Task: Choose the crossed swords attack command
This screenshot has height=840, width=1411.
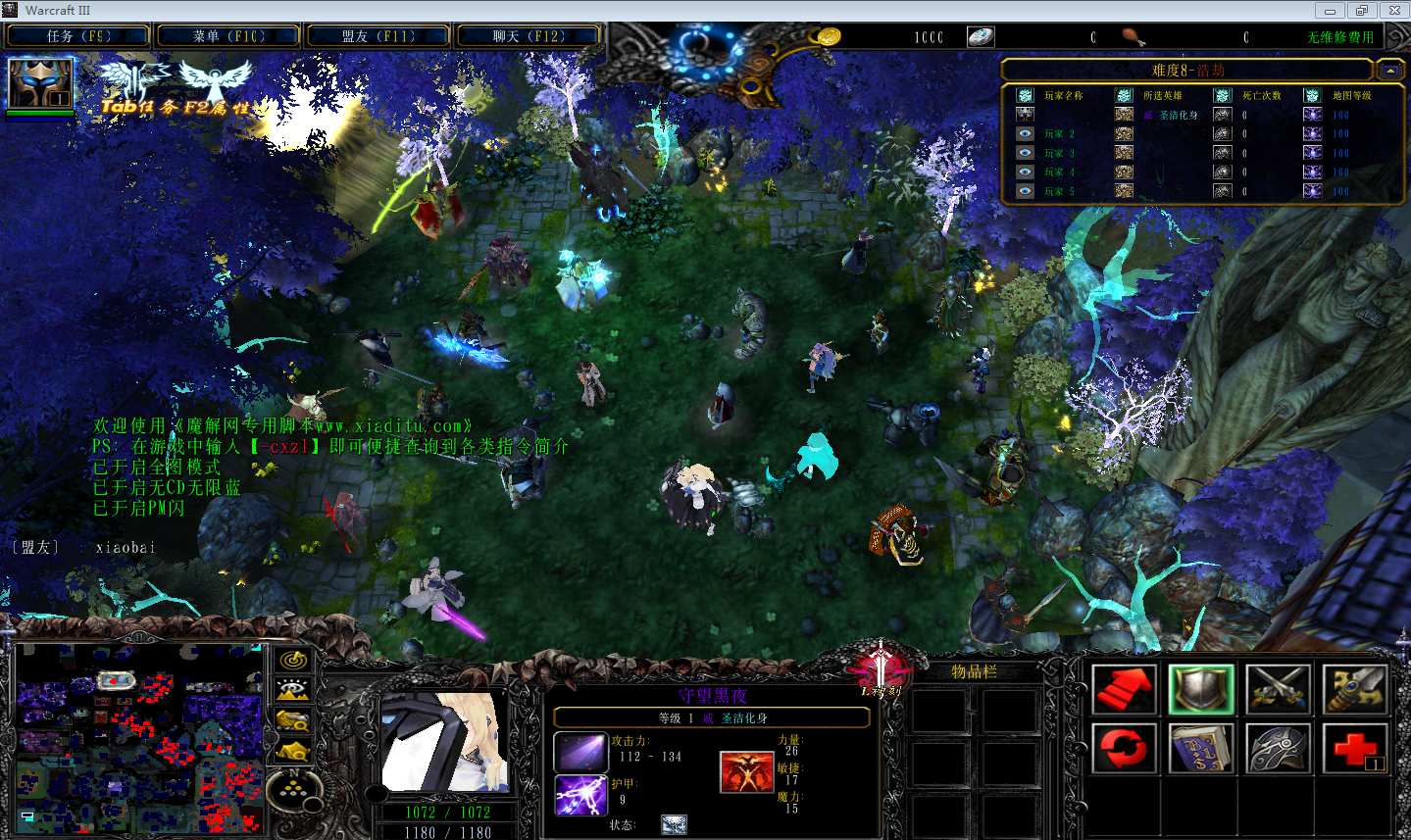Action: (1278, 688)
